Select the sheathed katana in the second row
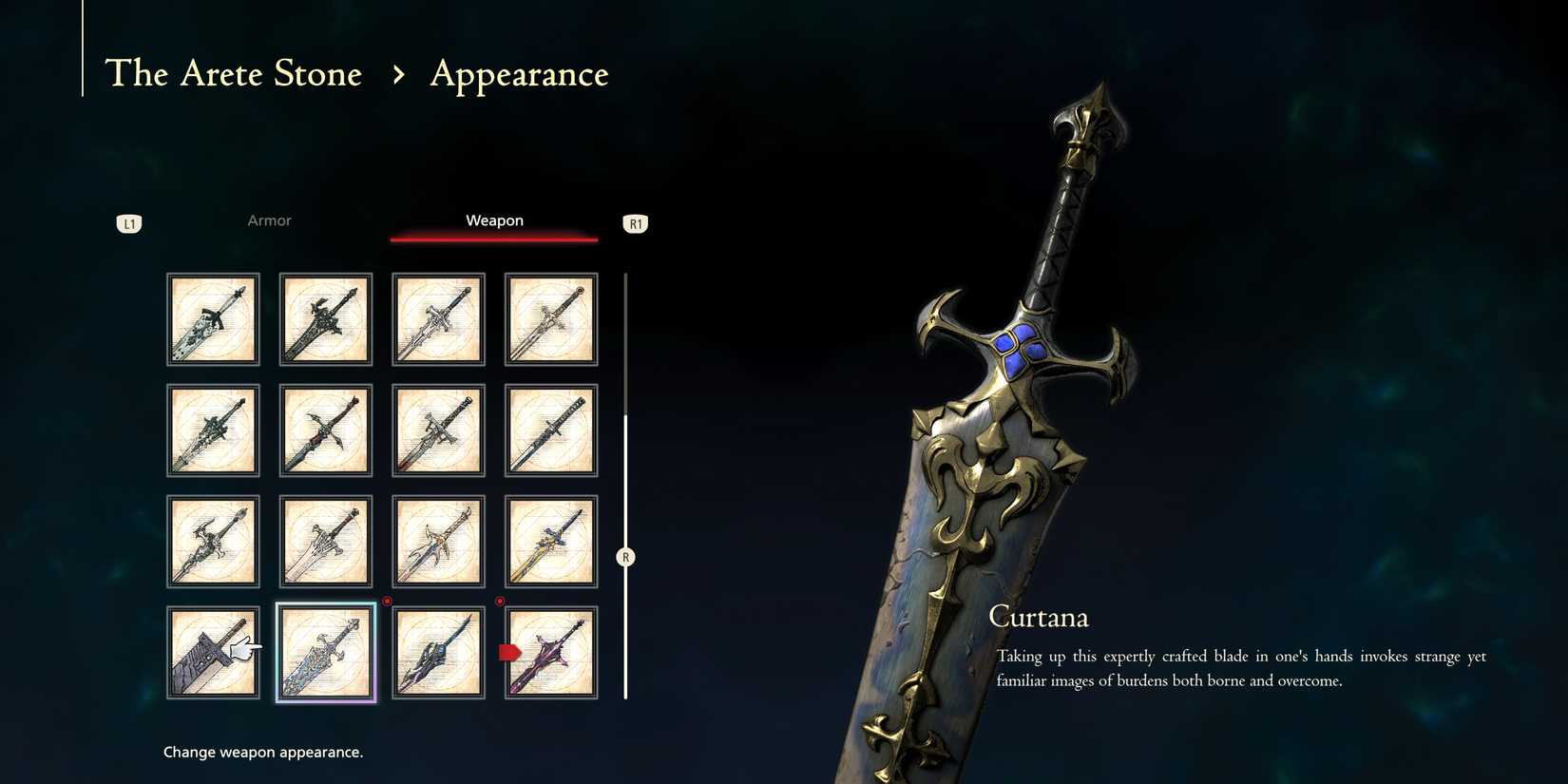1568x784 pixels. click(x=551, y=430)
